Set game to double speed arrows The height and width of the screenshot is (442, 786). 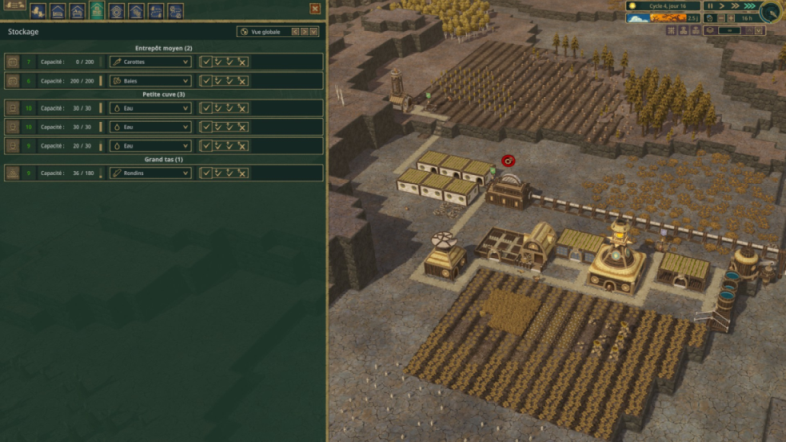coord(735,6)
